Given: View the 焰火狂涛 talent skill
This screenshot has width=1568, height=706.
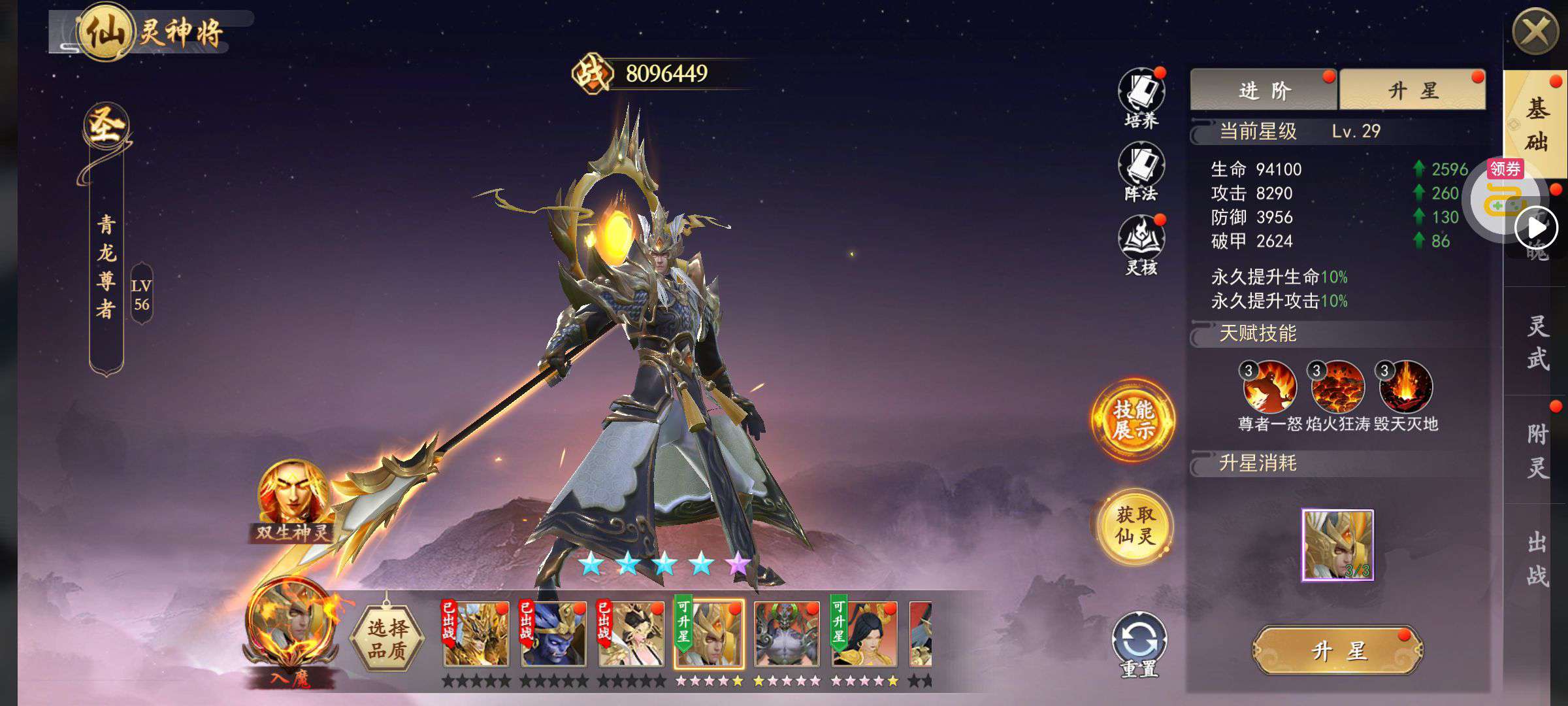Looking at the screenshot, I should (x=1337, y=388).
